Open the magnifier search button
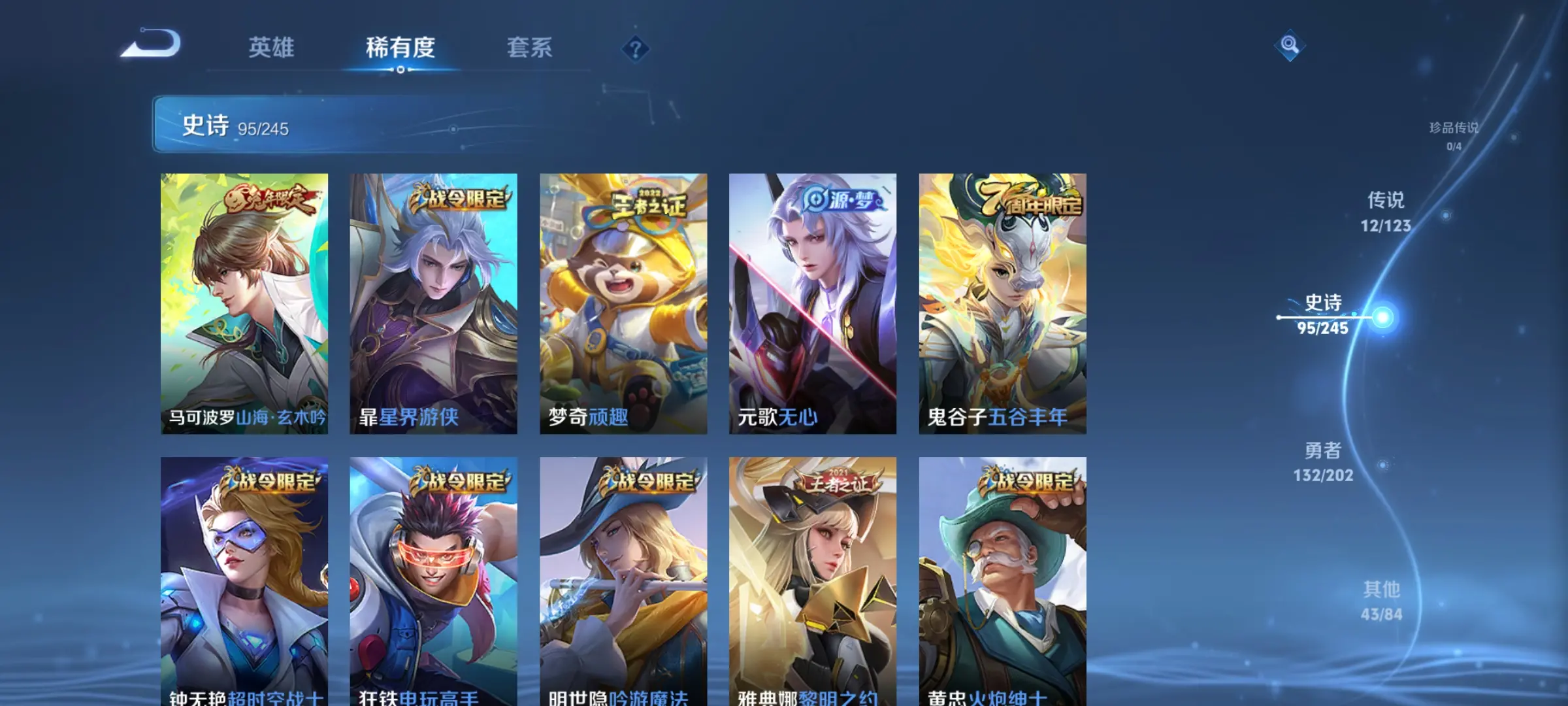The height and width of the screenshot is (706, 1568). pos(1290,45)
